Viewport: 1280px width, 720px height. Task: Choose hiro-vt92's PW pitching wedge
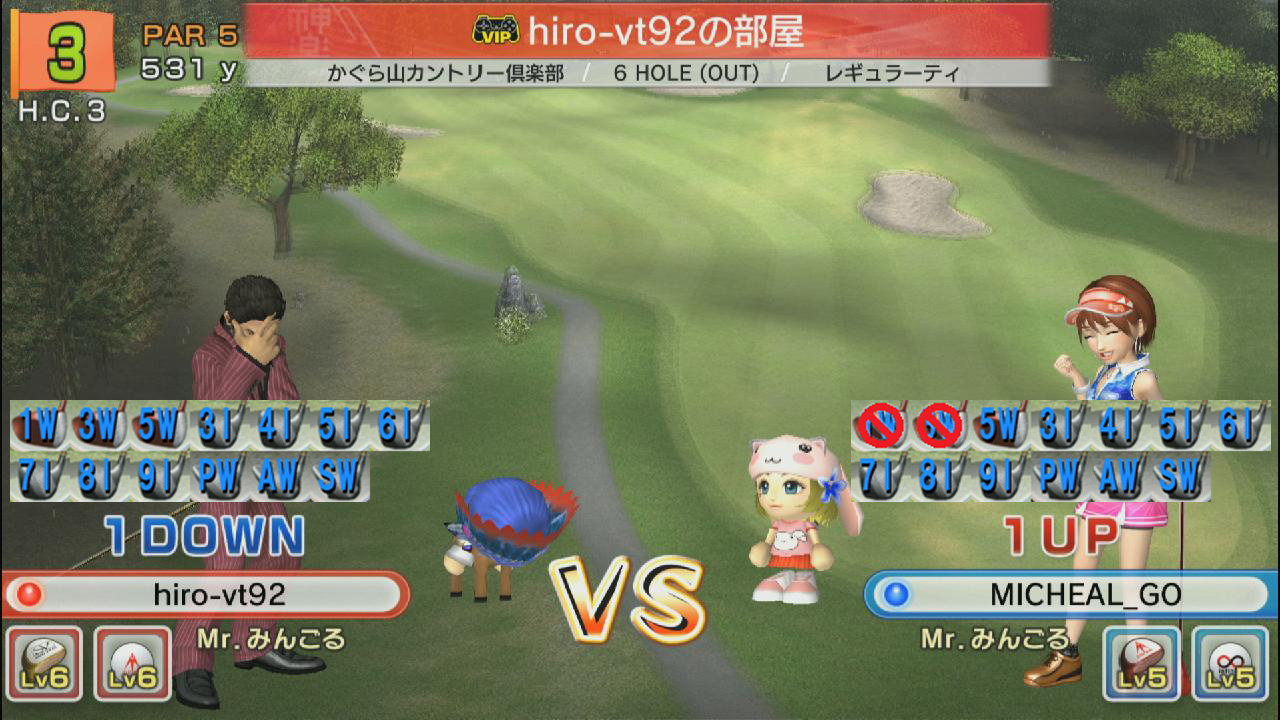[219, 477]
